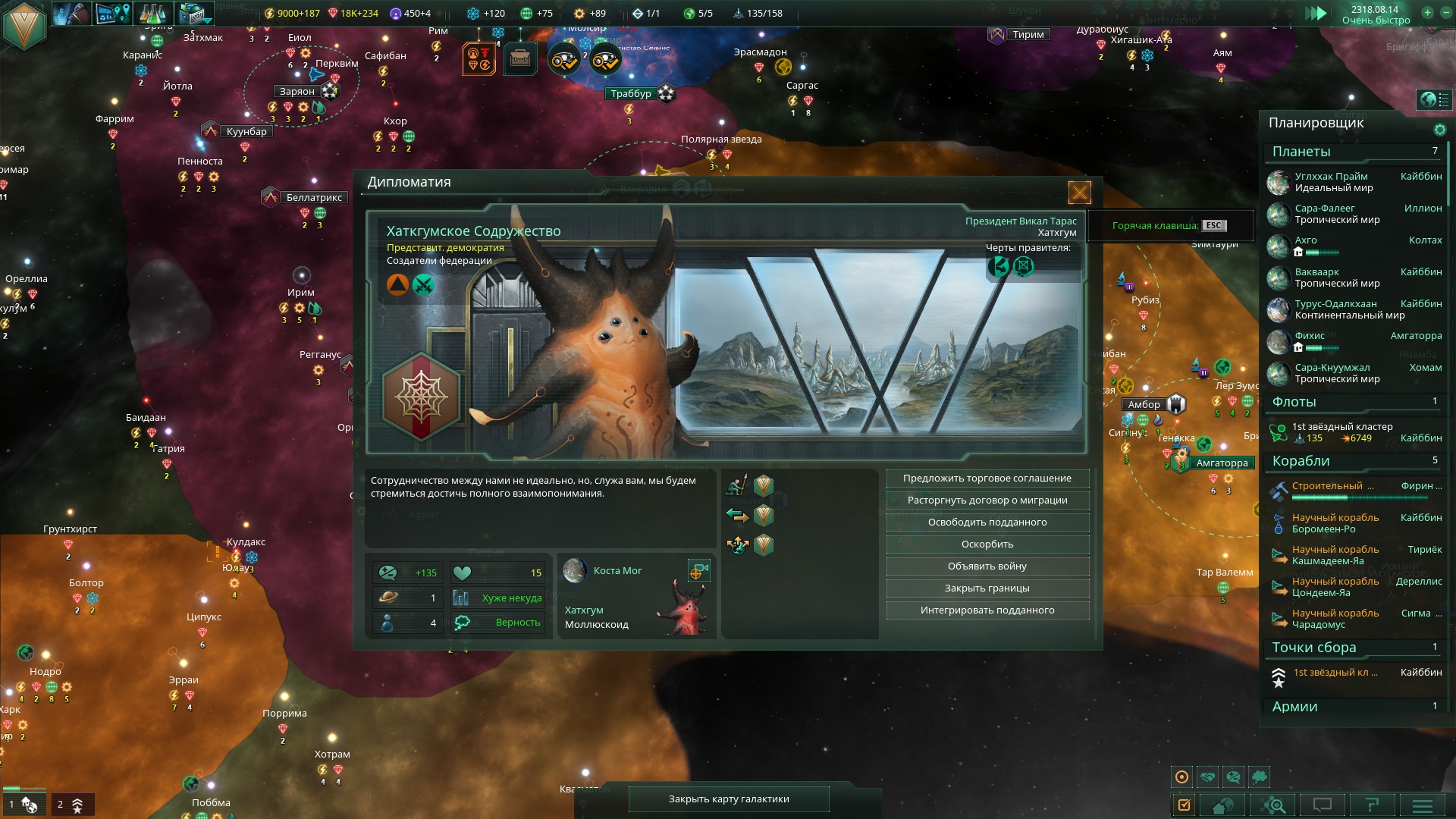Open planner settings gear icon
The image size is (1456, 819).
click(x=1439, y=130)
